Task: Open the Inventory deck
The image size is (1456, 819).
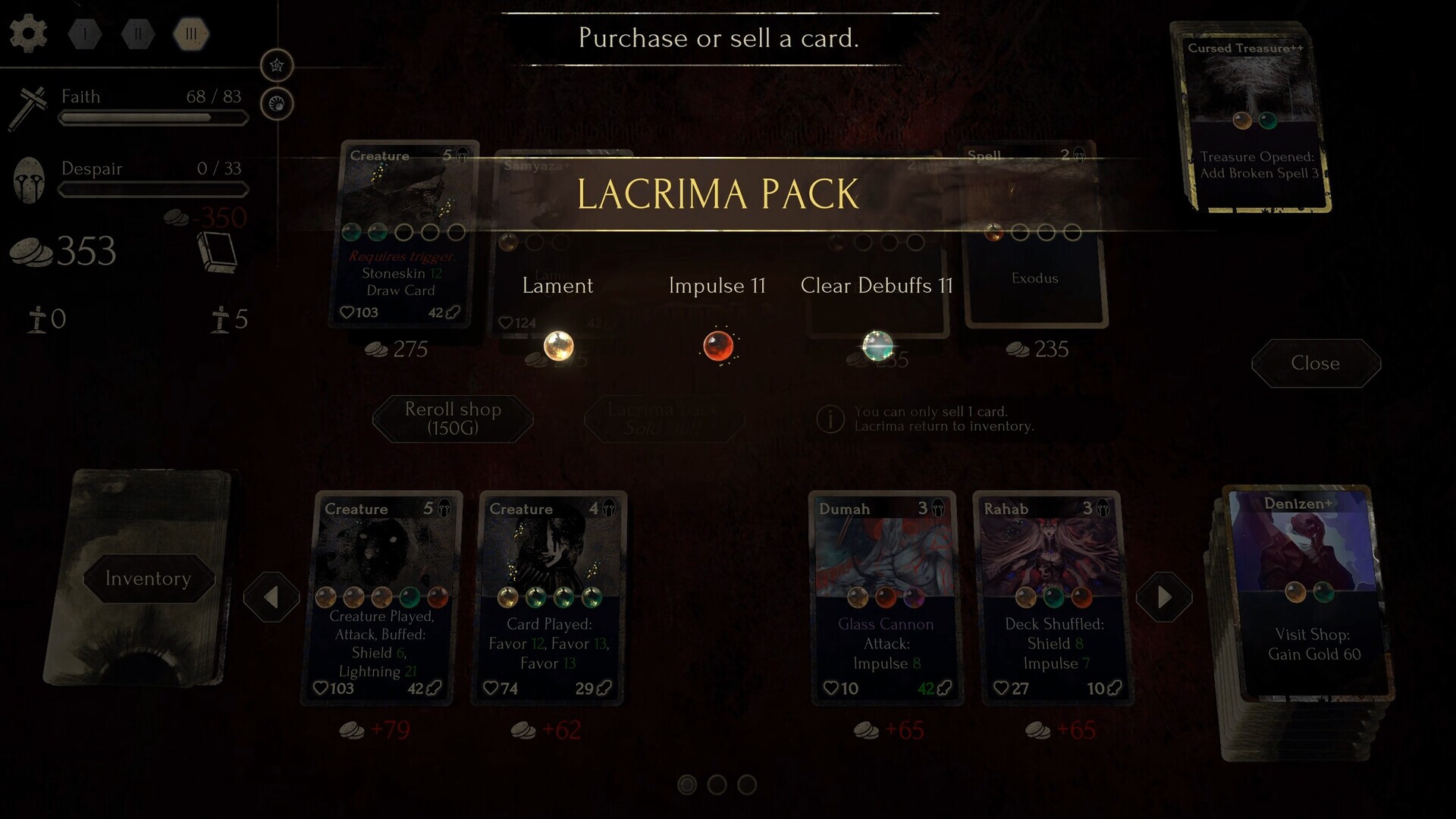Action: click(x=147, y=579)
